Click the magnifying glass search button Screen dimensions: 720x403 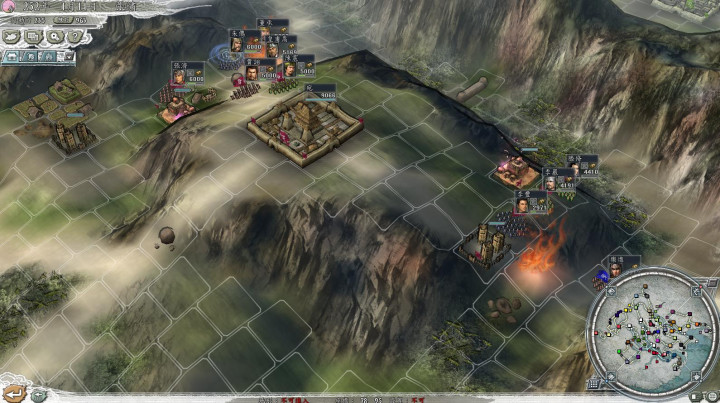click(x=56, y=36)
